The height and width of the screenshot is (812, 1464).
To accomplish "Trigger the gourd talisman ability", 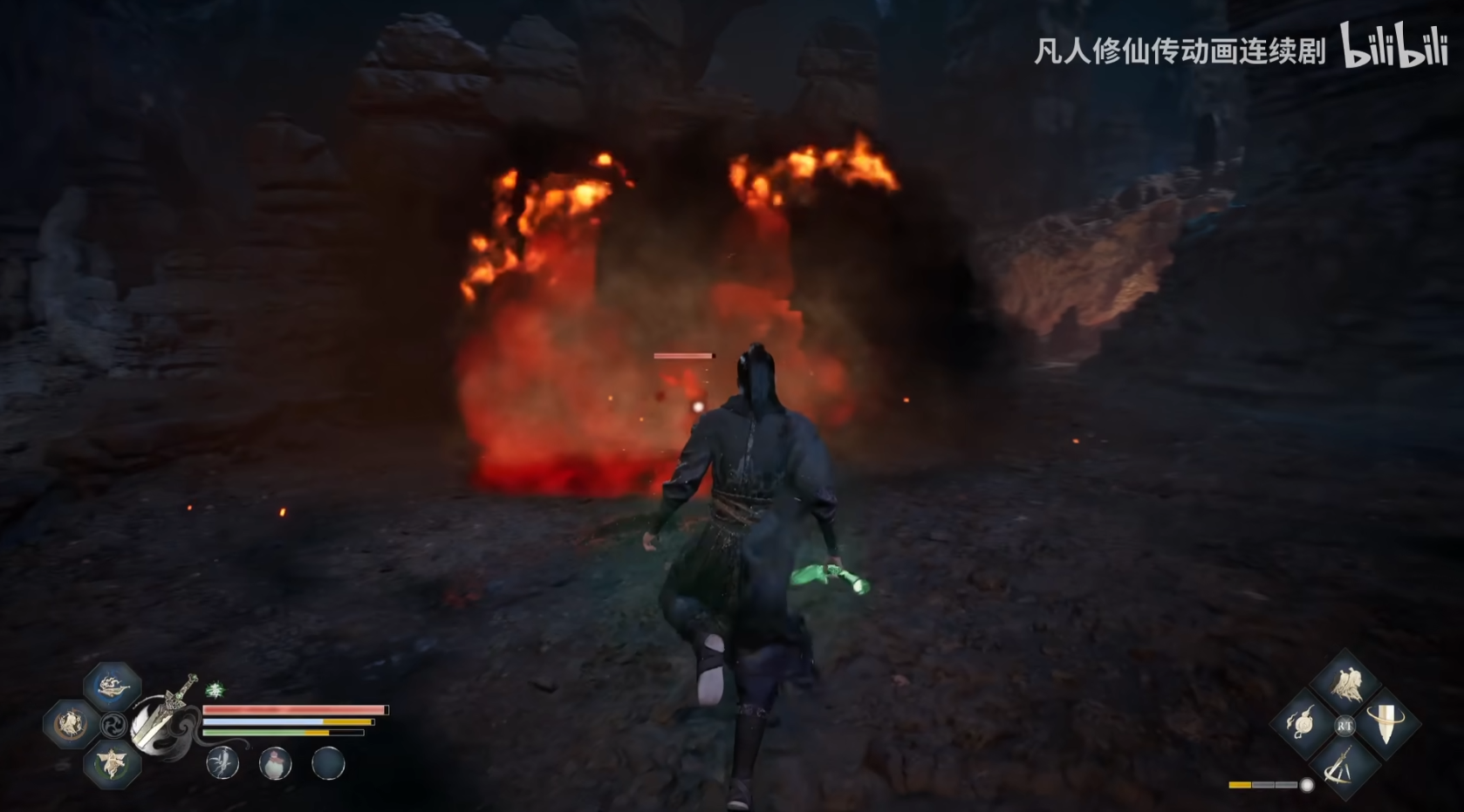I will [1303, 723].
